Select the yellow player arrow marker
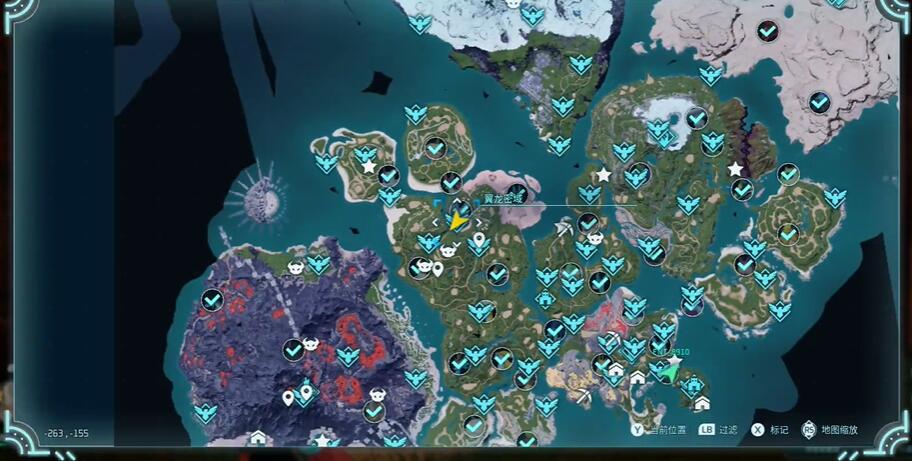The image size is (912, 461). click(457, 221)
